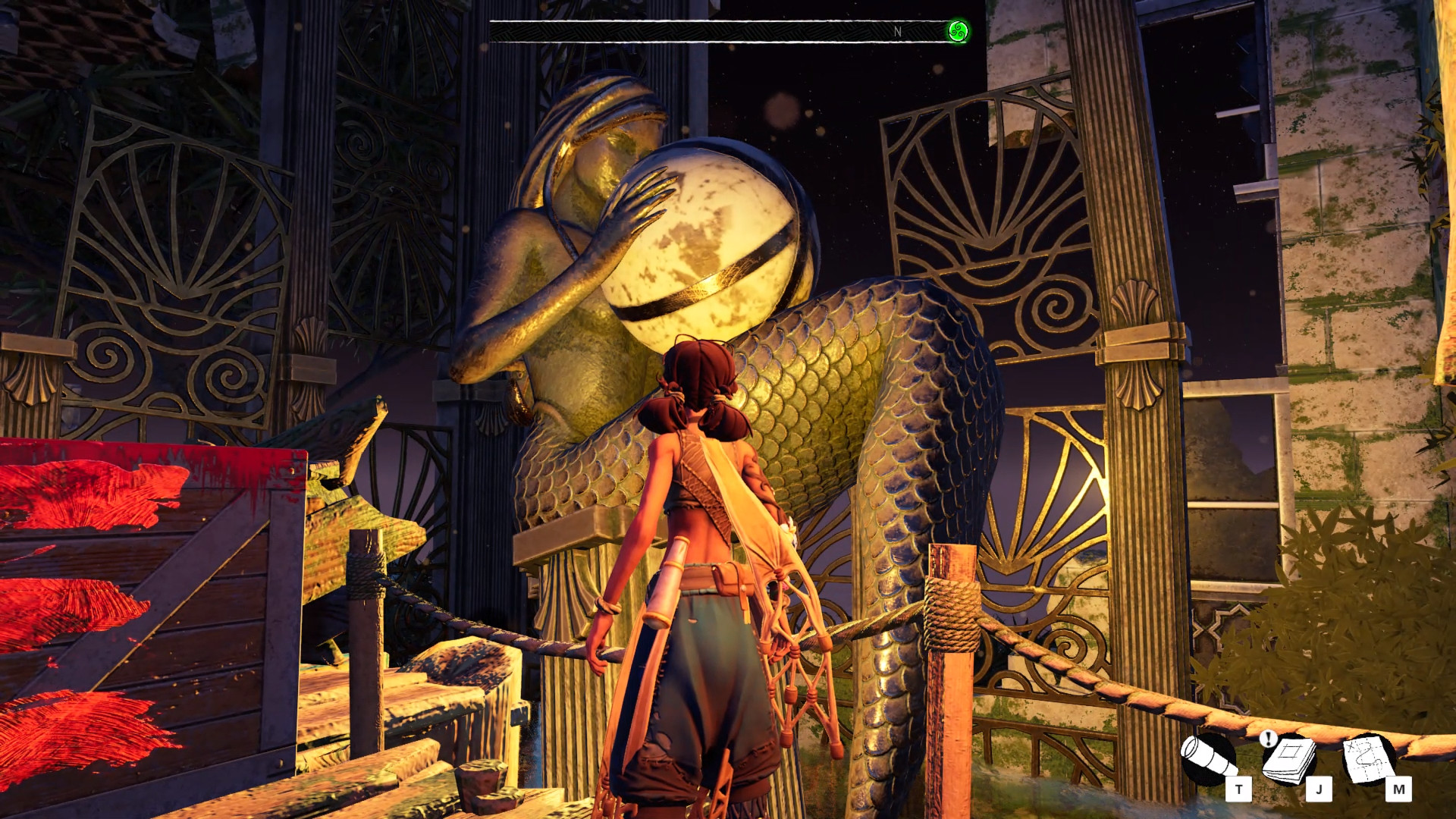The width and height of the screenshot is (1456, 819).
Task: Select the spyglass telescope icon
Action: tap(1209, 759)
